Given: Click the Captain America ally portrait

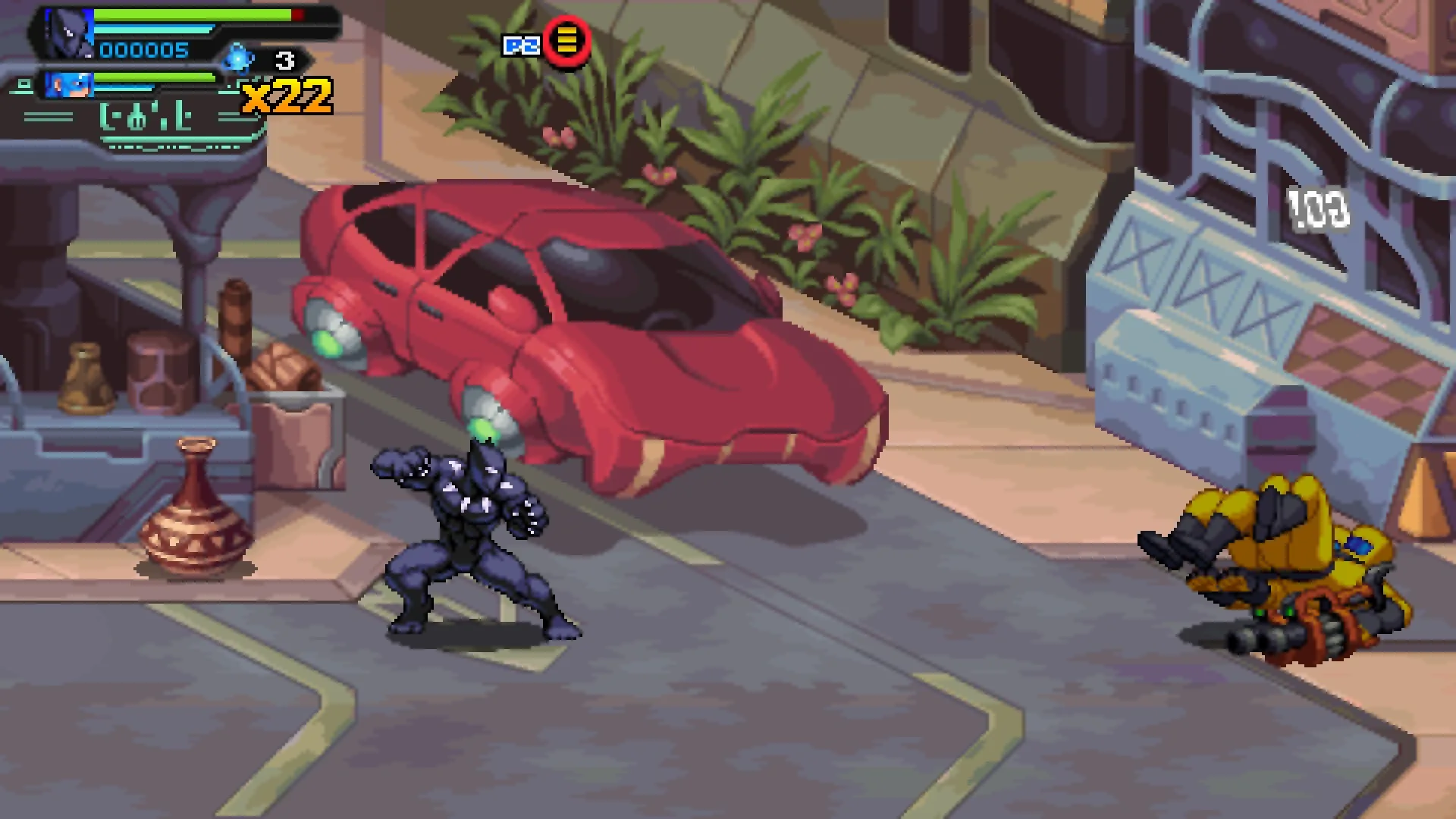Looking at the screenshot, I should pos(70,83).
